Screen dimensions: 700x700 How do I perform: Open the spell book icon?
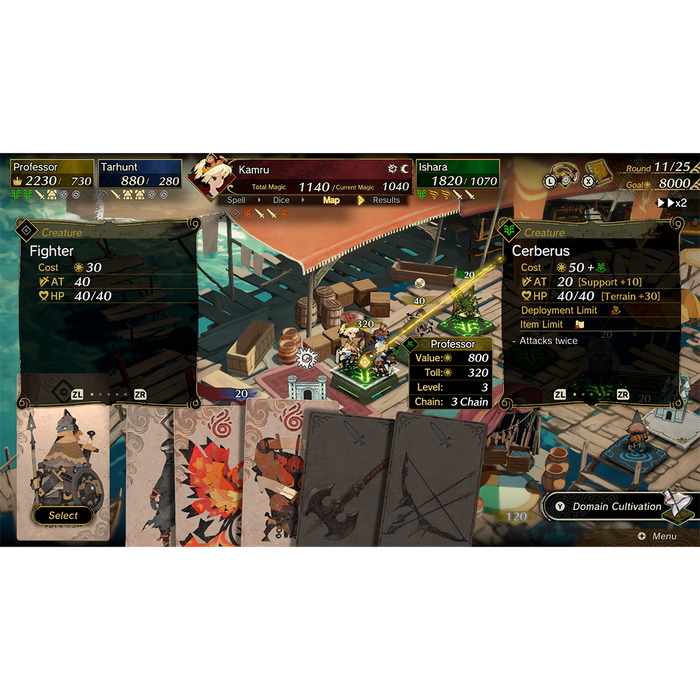pos(598,171)
